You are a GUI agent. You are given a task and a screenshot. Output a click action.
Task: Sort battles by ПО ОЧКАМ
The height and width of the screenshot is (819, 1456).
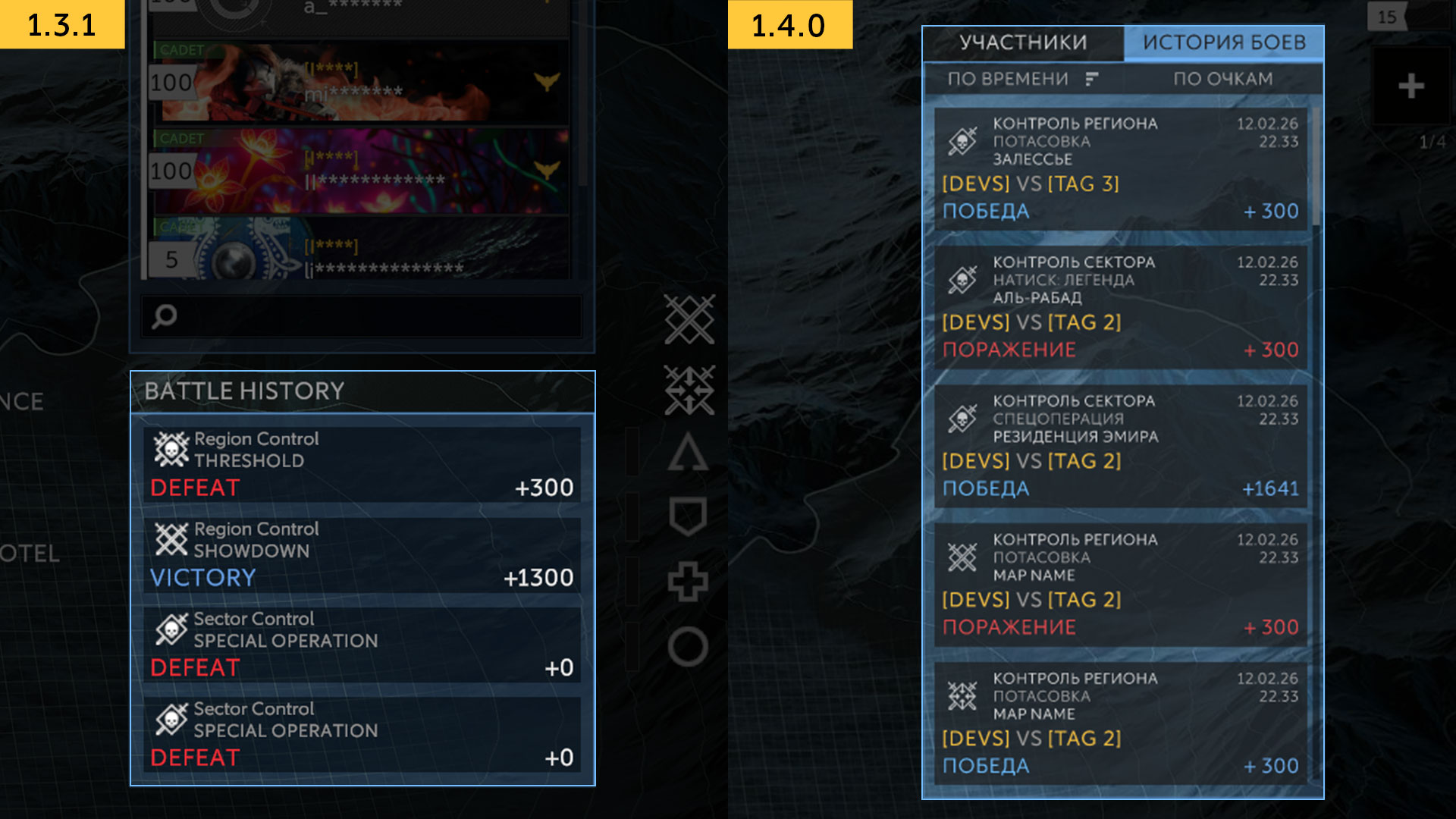pyautogui.click(x=1222, y=79)
